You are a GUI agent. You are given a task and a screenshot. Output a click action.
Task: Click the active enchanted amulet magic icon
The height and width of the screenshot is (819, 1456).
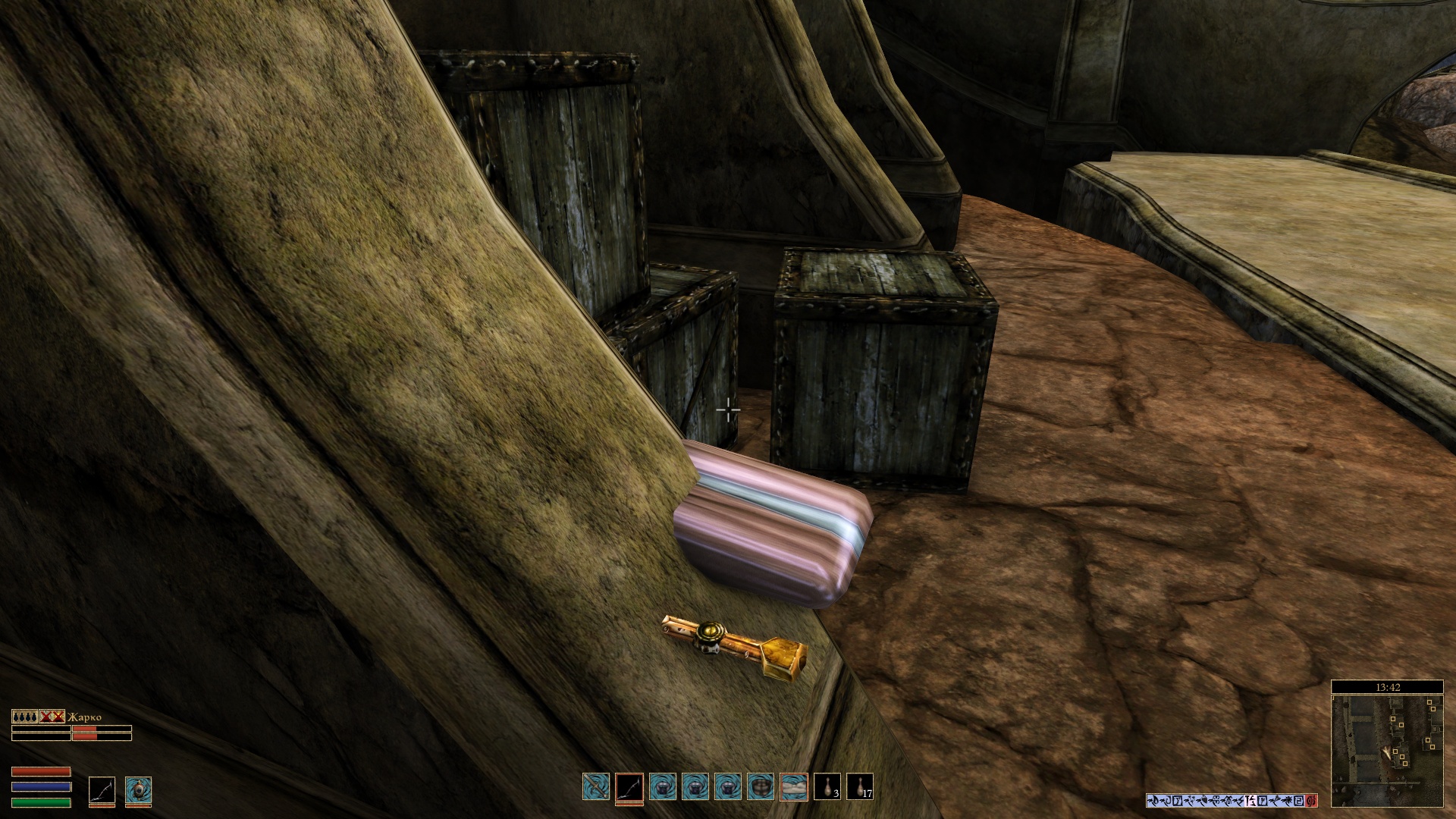pos(138,789)
